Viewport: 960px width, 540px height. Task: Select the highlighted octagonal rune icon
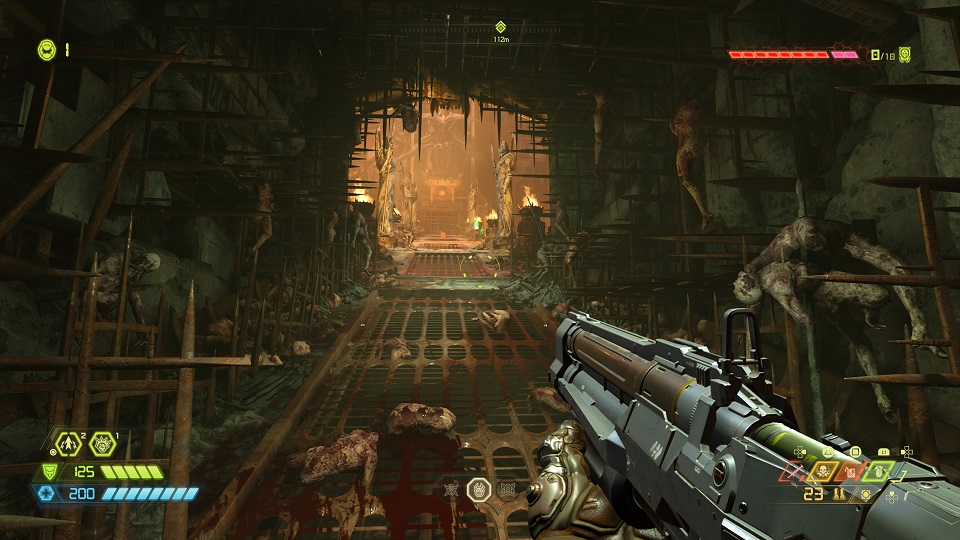pyautogui.click(x=479, y=489)
